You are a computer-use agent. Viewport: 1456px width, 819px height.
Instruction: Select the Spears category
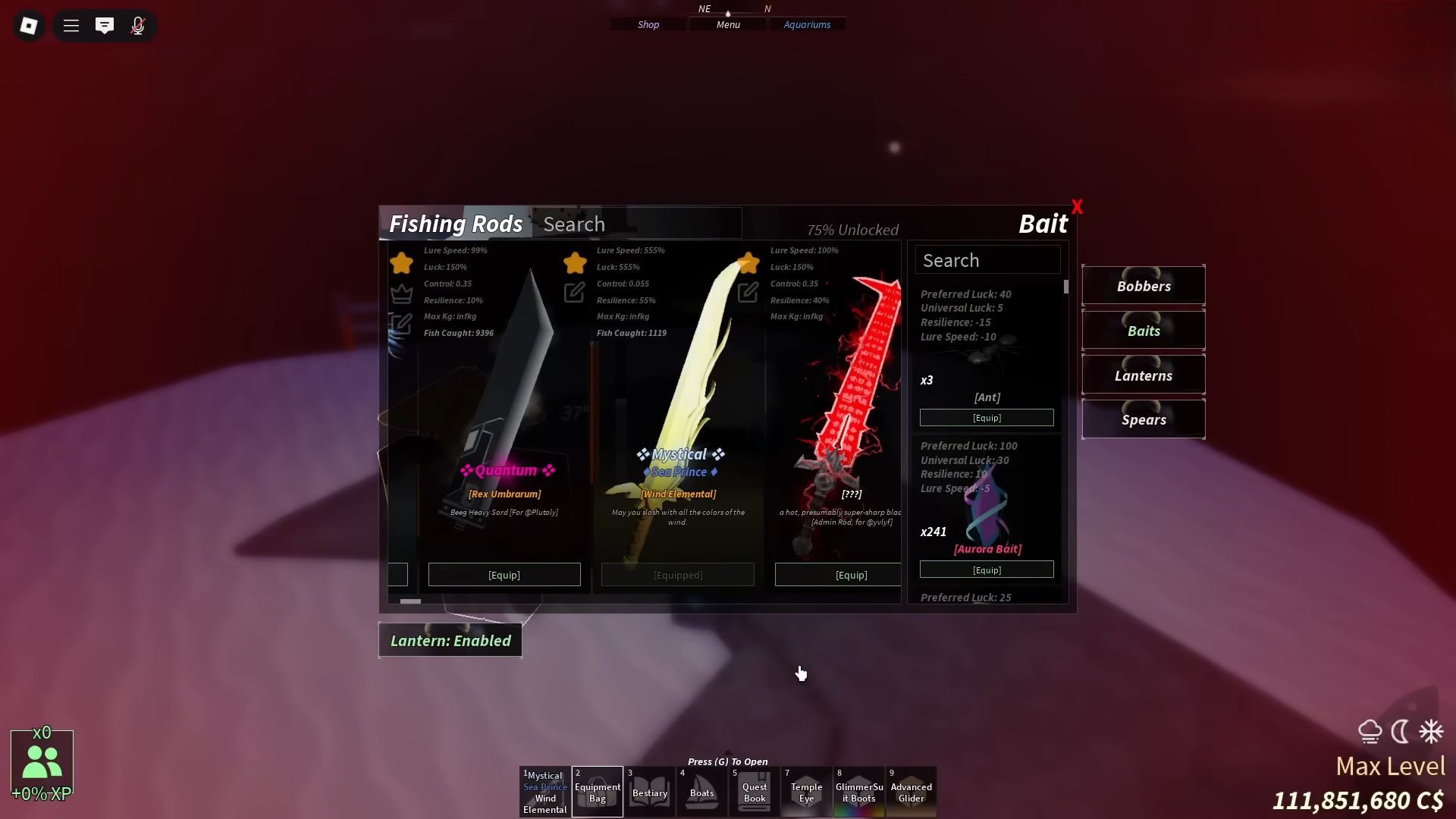pyautogui.click(x=1144, y=419)
